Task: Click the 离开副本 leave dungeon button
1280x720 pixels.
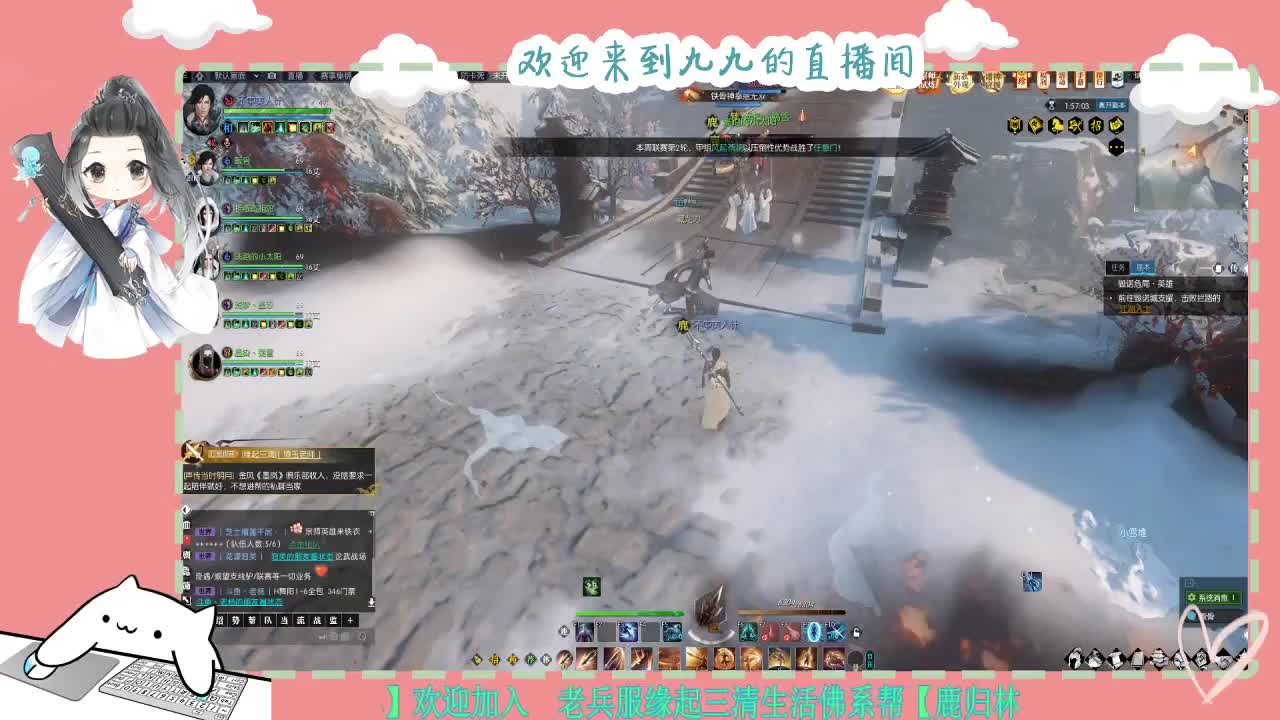Action: click(1111, 105)
